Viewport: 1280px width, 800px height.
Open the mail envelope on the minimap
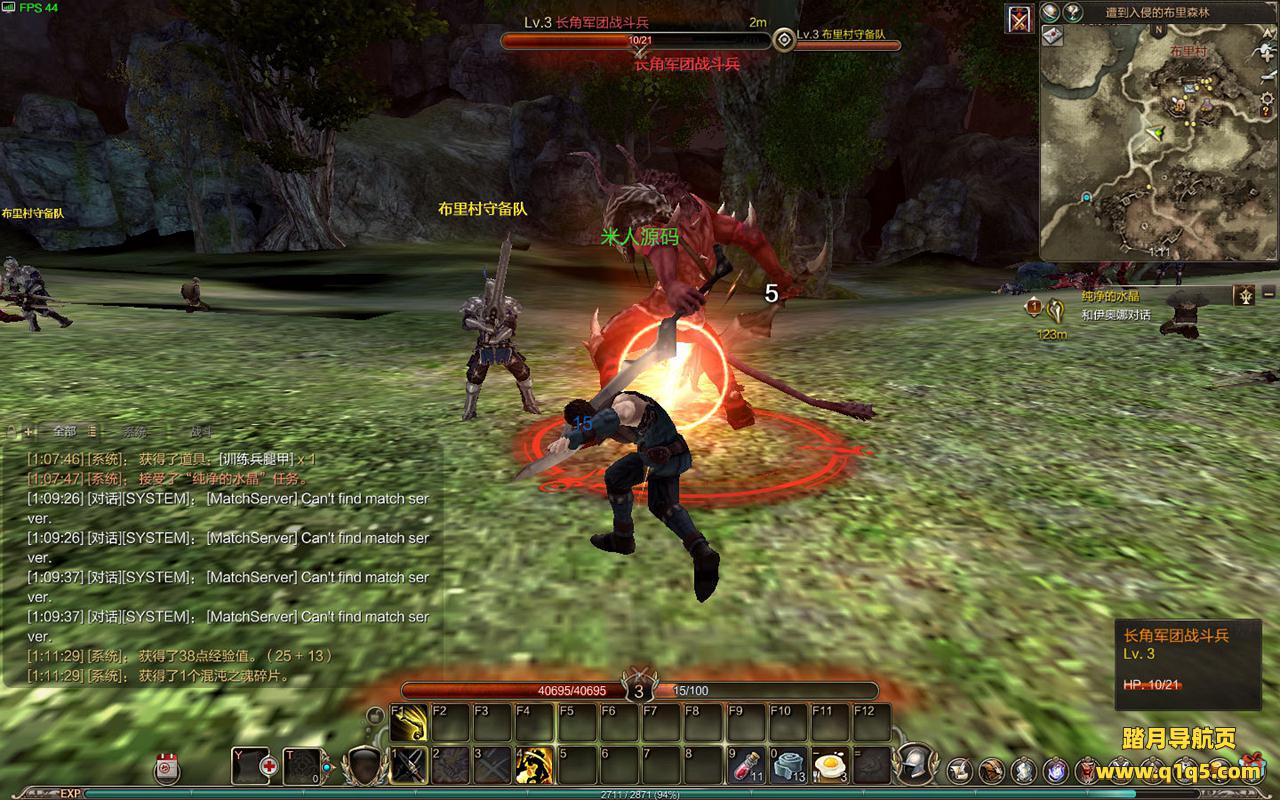(x=1052, y=36)
